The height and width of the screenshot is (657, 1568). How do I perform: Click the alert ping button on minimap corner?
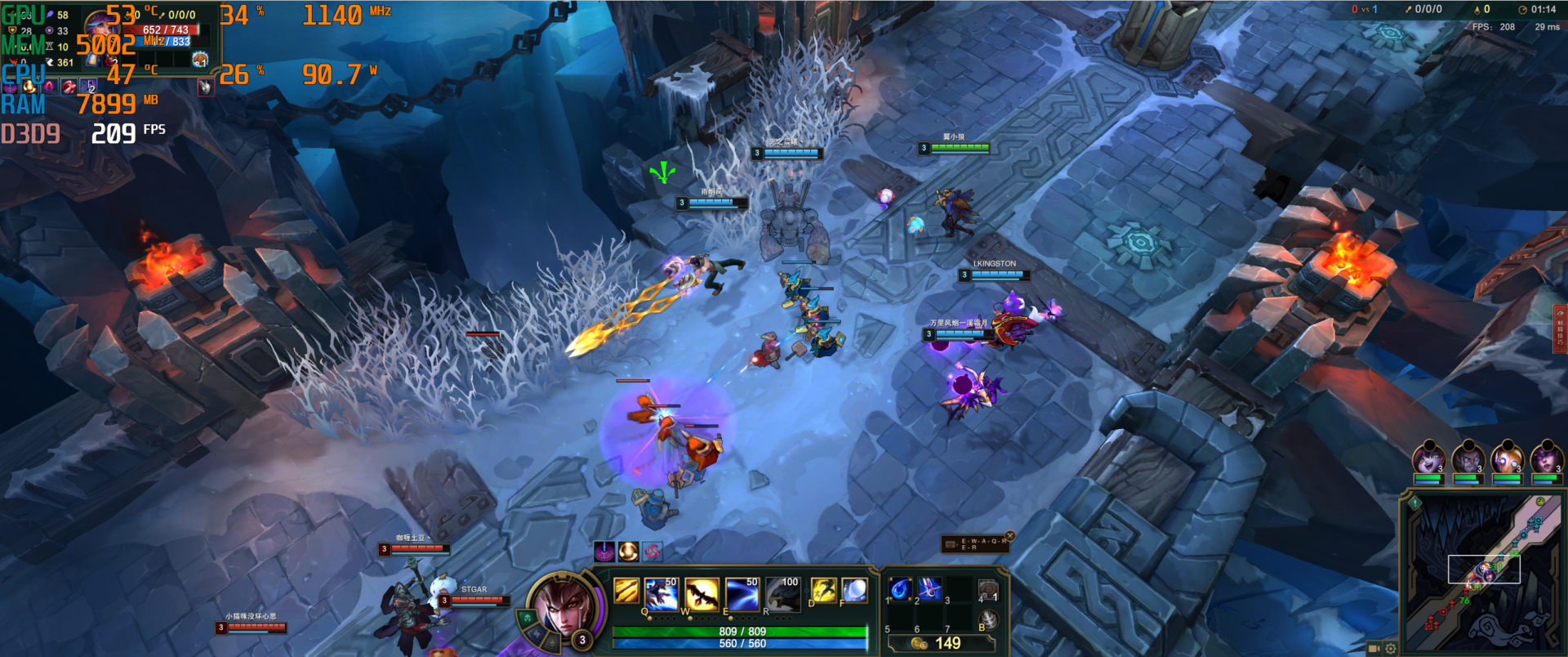1415,503
